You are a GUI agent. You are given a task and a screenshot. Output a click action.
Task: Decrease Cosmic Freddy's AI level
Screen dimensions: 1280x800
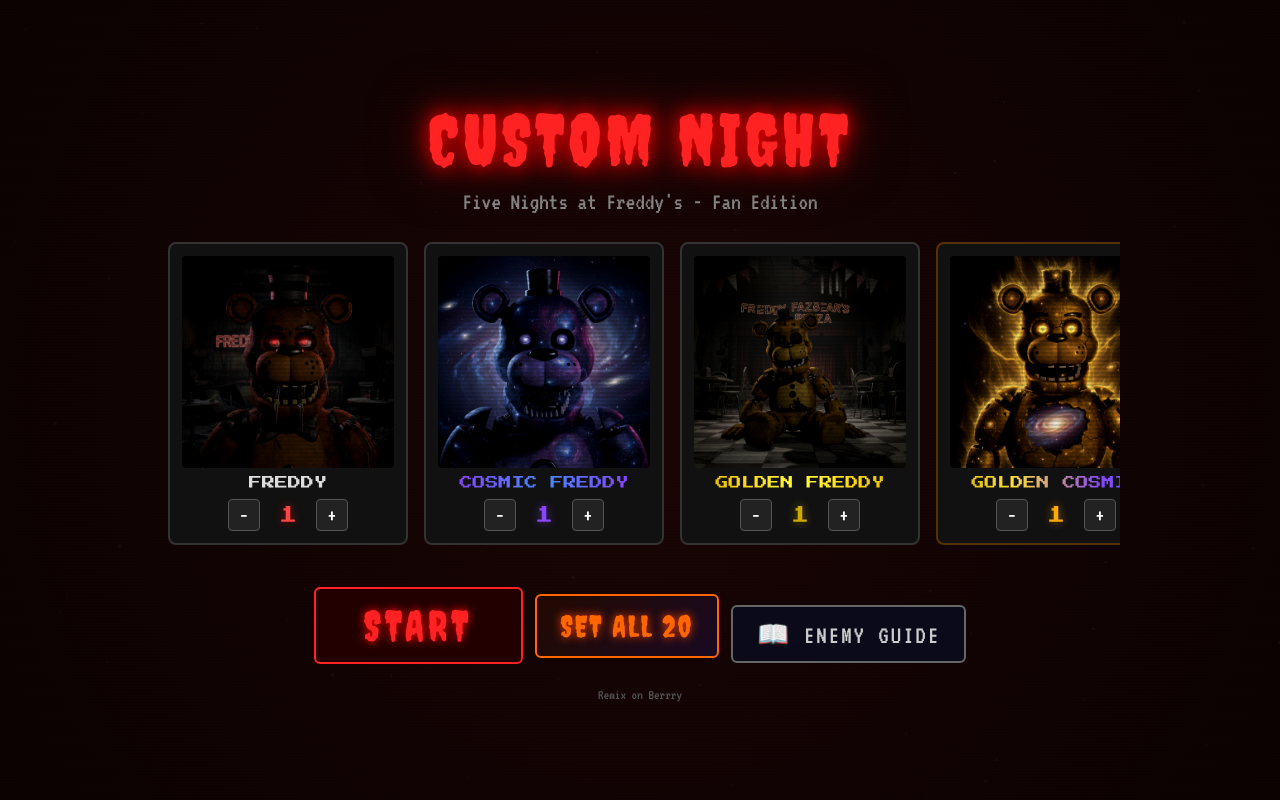(500, 514)
